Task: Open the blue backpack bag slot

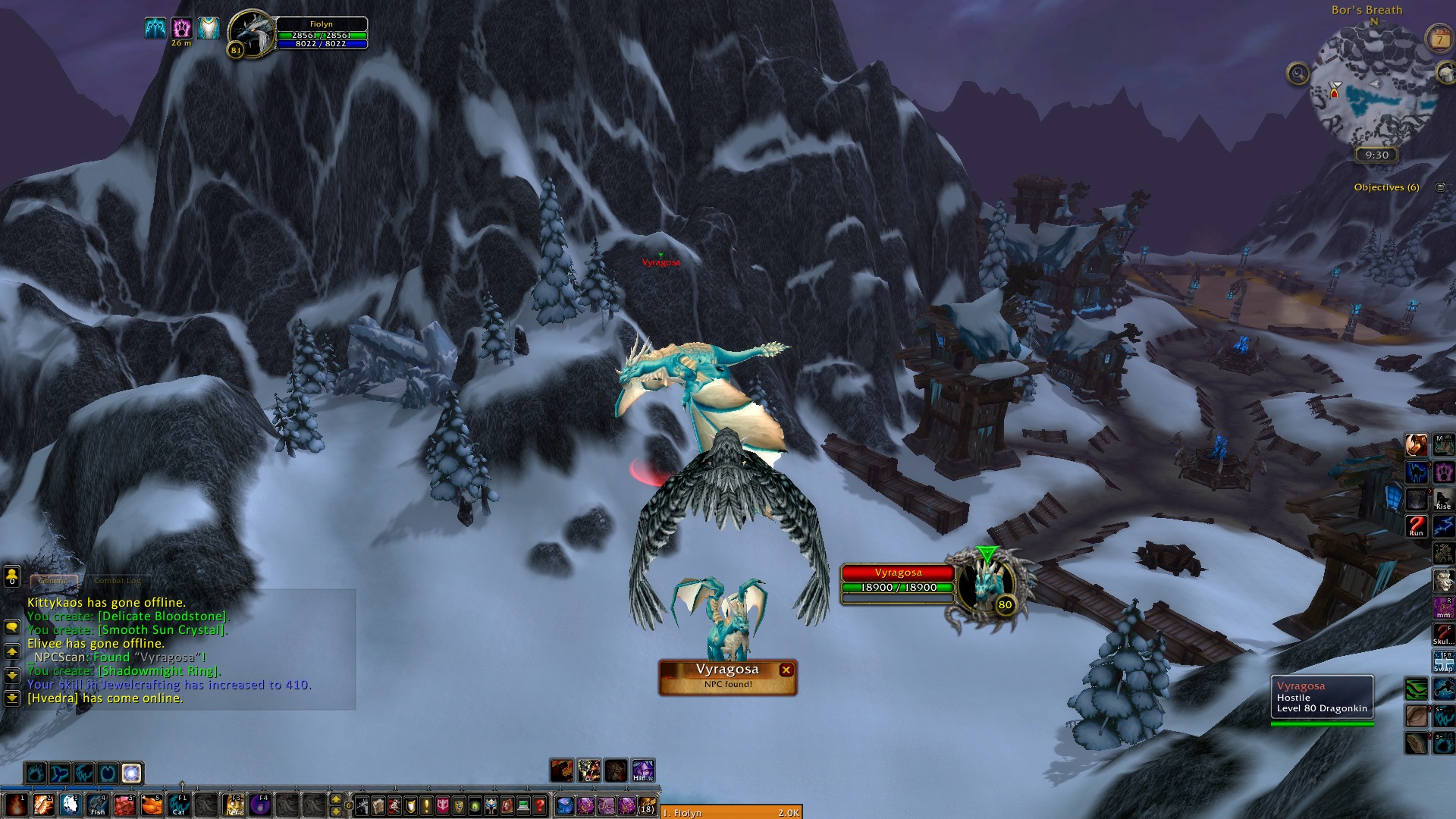Action: point(564,805)
